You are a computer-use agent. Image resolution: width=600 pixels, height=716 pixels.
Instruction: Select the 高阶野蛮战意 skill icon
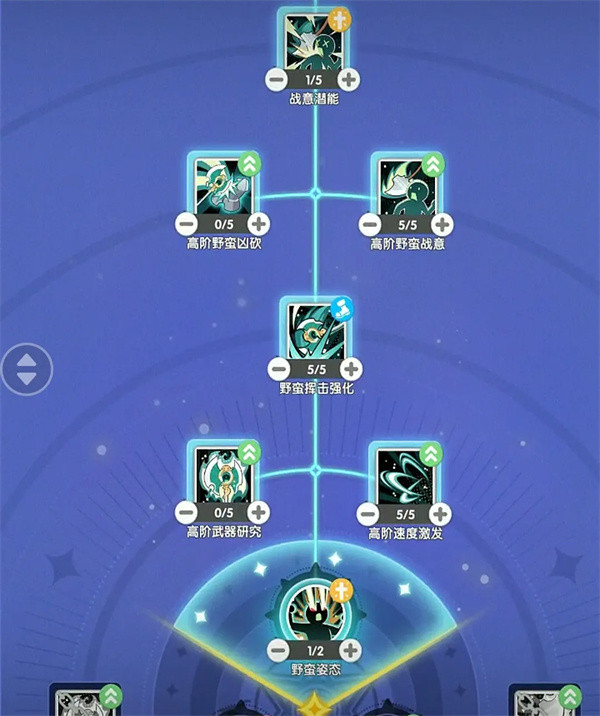click(406, 185)
